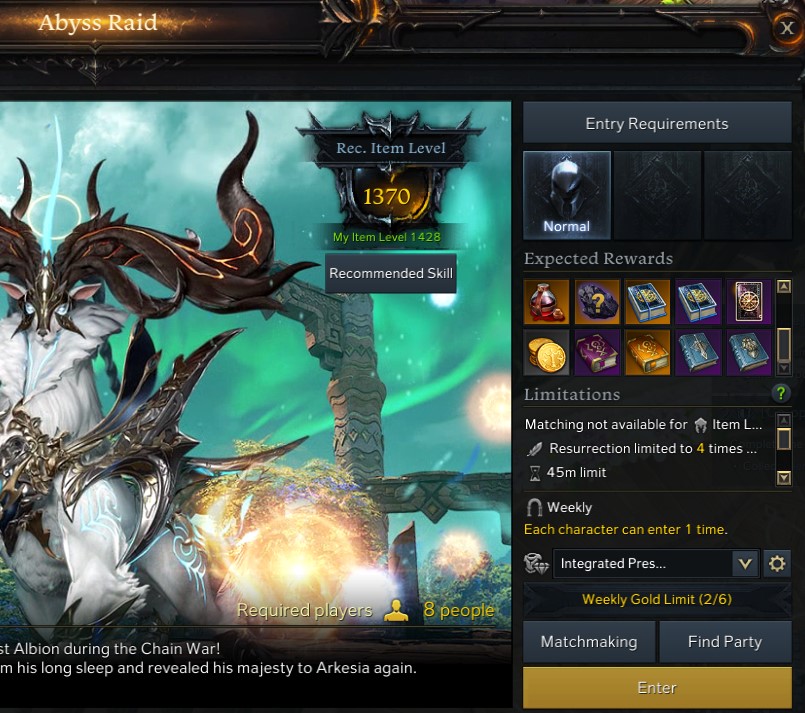Screen dimensions: 805x713
Task: Inspect the purple book reward
Action: coord(597,352)
